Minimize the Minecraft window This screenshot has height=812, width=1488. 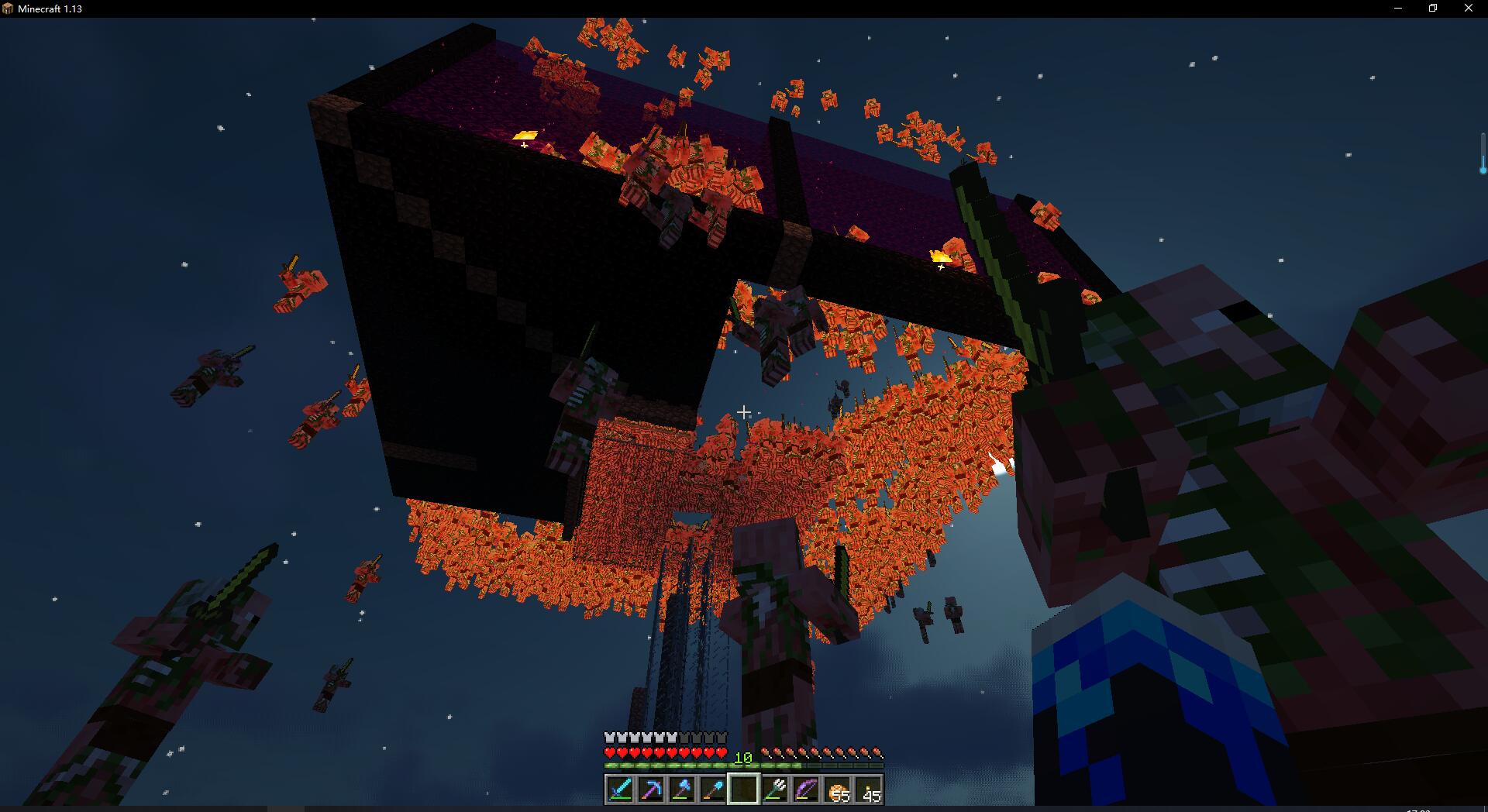[x=1398, y=9]
